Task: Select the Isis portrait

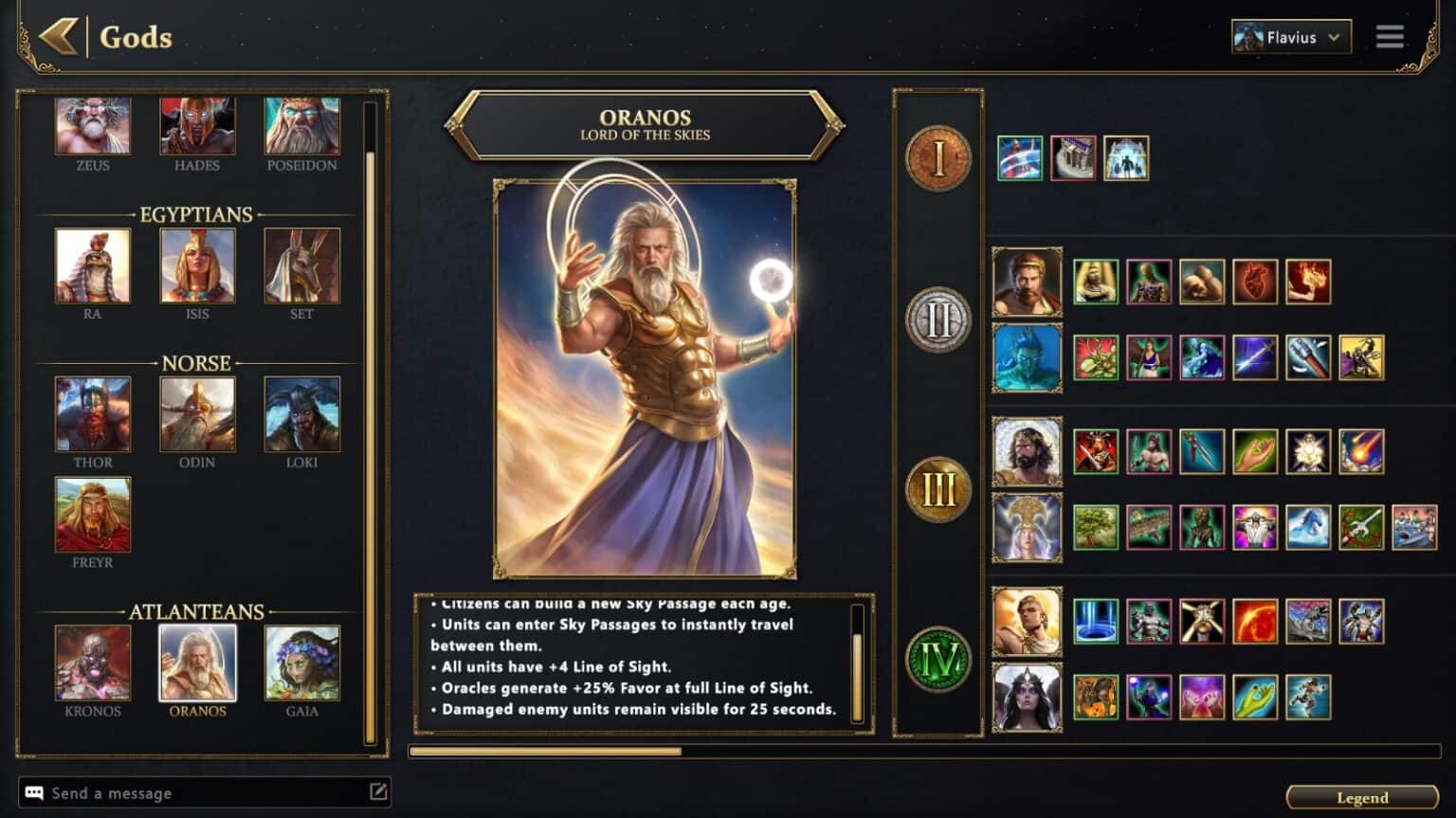Action: [197, 266]
